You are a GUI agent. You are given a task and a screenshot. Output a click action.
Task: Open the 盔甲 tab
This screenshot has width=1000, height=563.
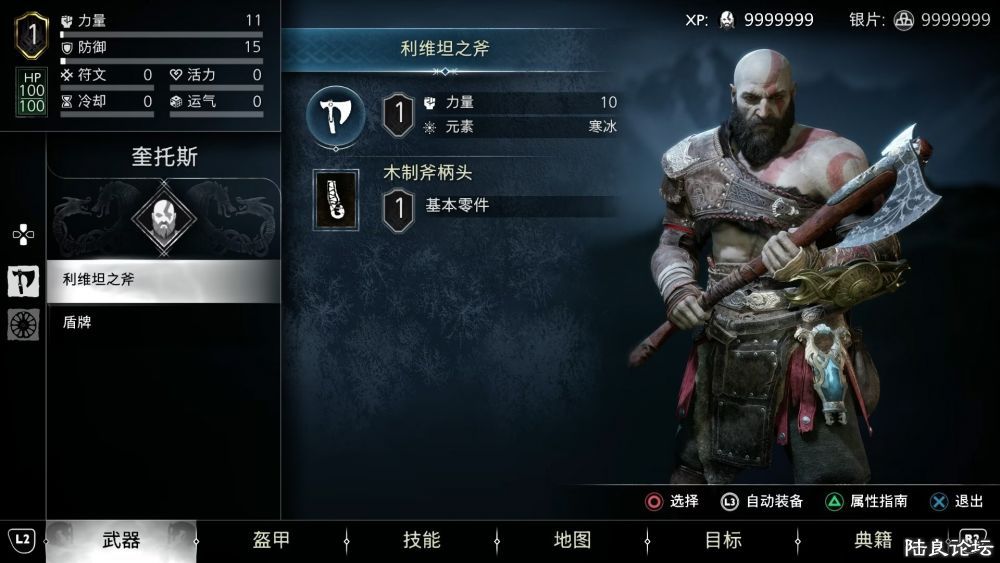(x=271, y=541)
